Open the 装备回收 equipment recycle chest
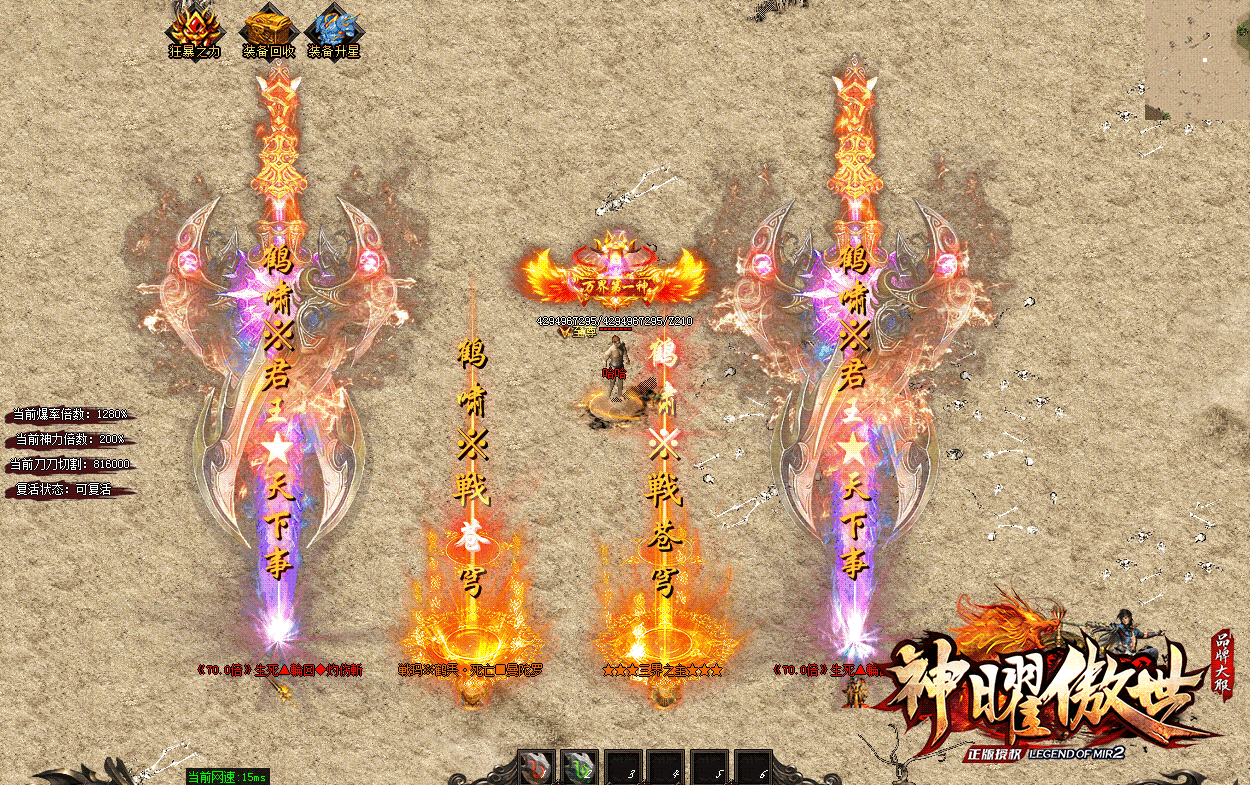 click(x=268, y=27)
